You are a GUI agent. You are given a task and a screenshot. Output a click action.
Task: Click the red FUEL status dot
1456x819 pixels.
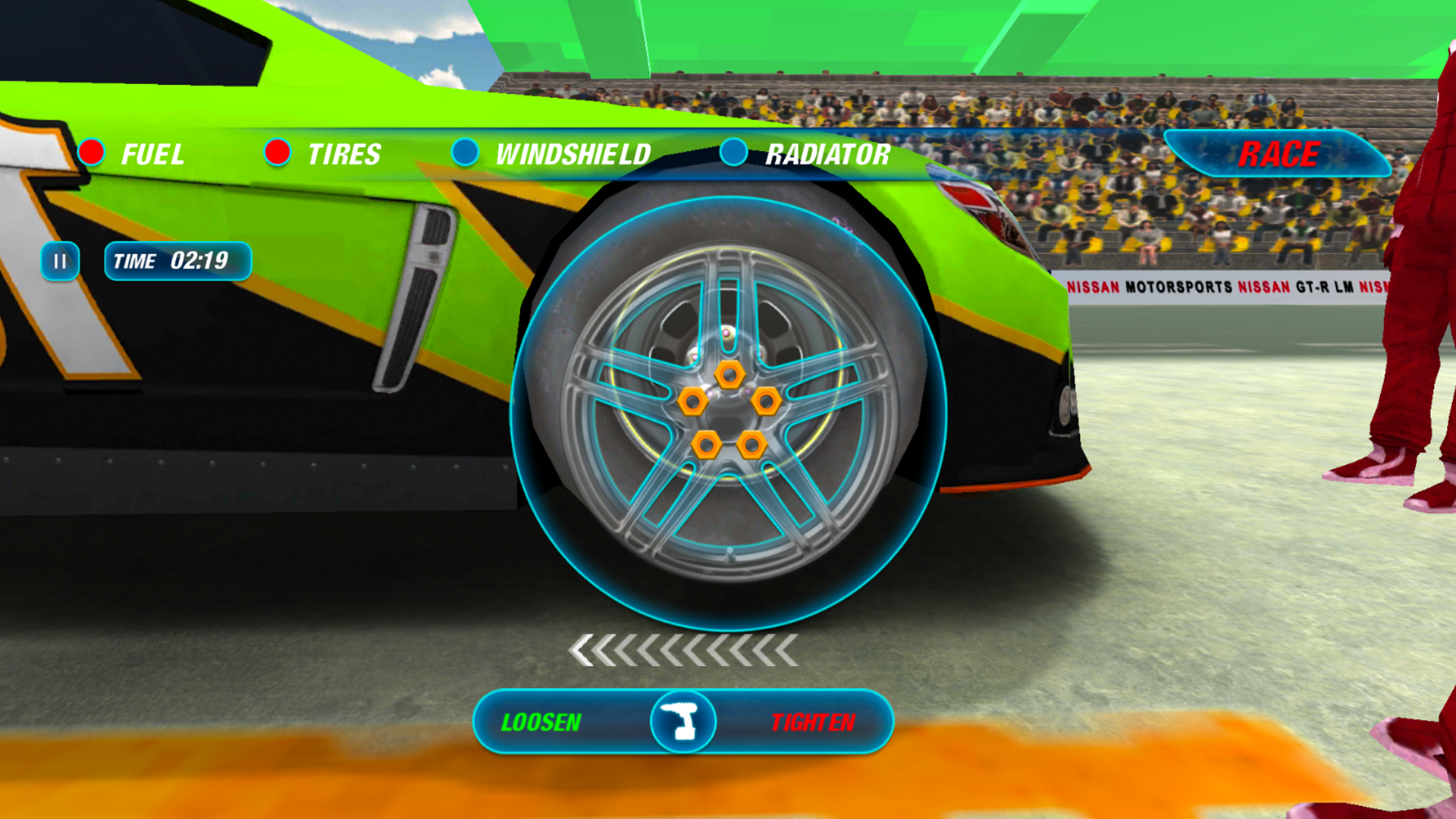click(93, 152)
